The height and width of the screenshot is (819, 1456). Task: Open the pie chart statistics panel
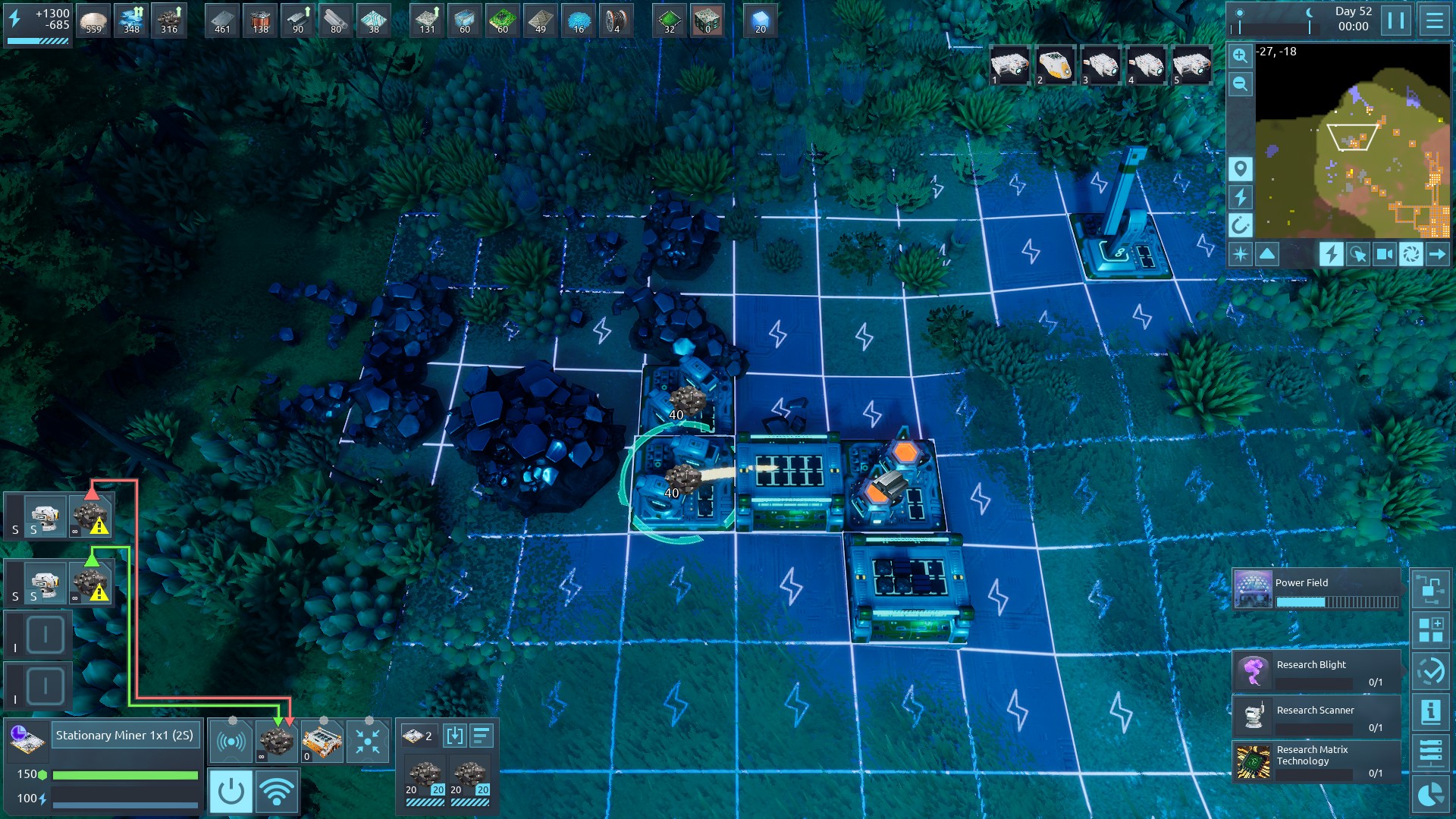click(1431, 794)
